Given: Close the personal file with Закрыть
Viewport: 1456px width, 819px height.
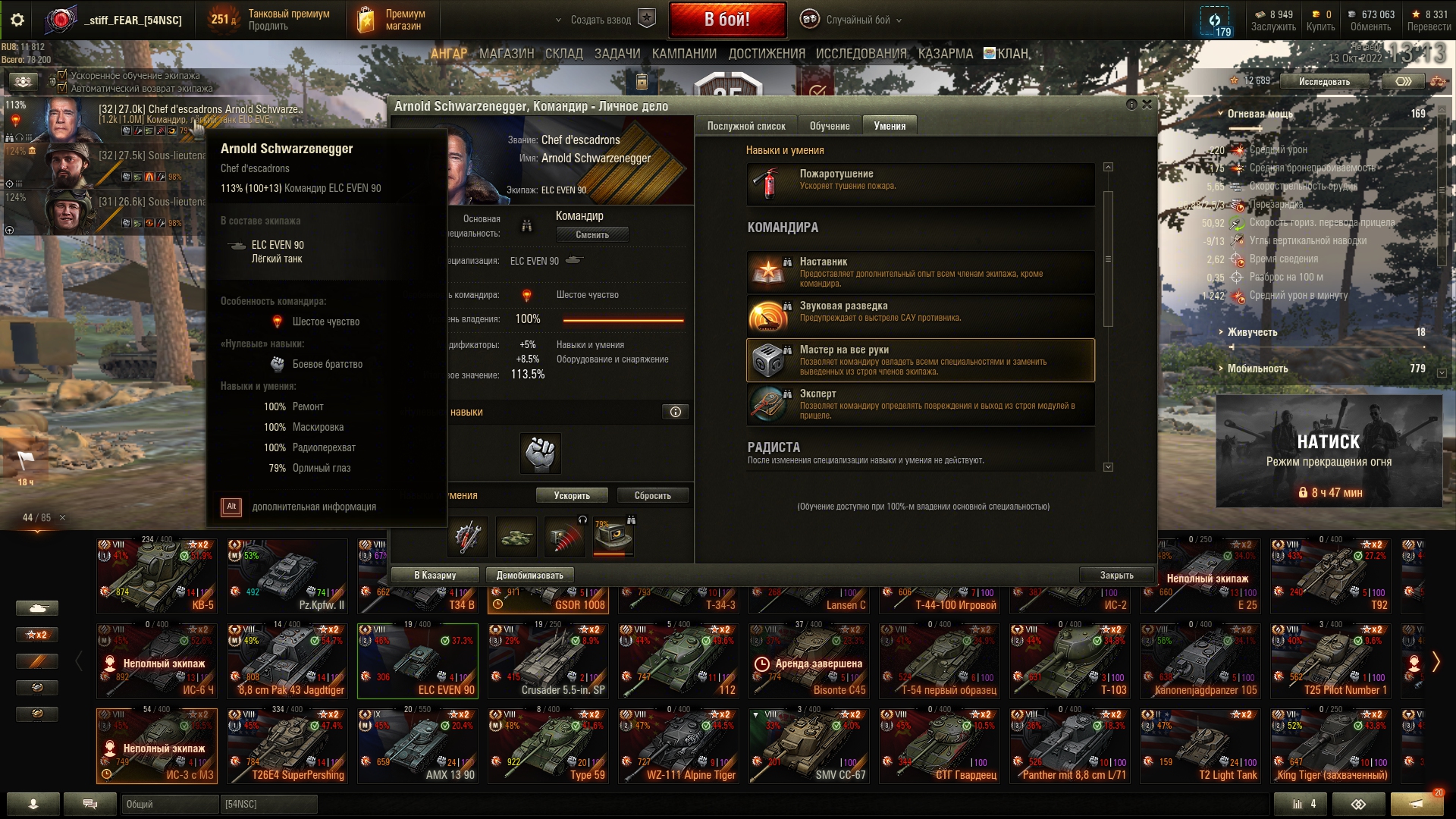Looking at the screenshot, I should tap(1116, 576).
